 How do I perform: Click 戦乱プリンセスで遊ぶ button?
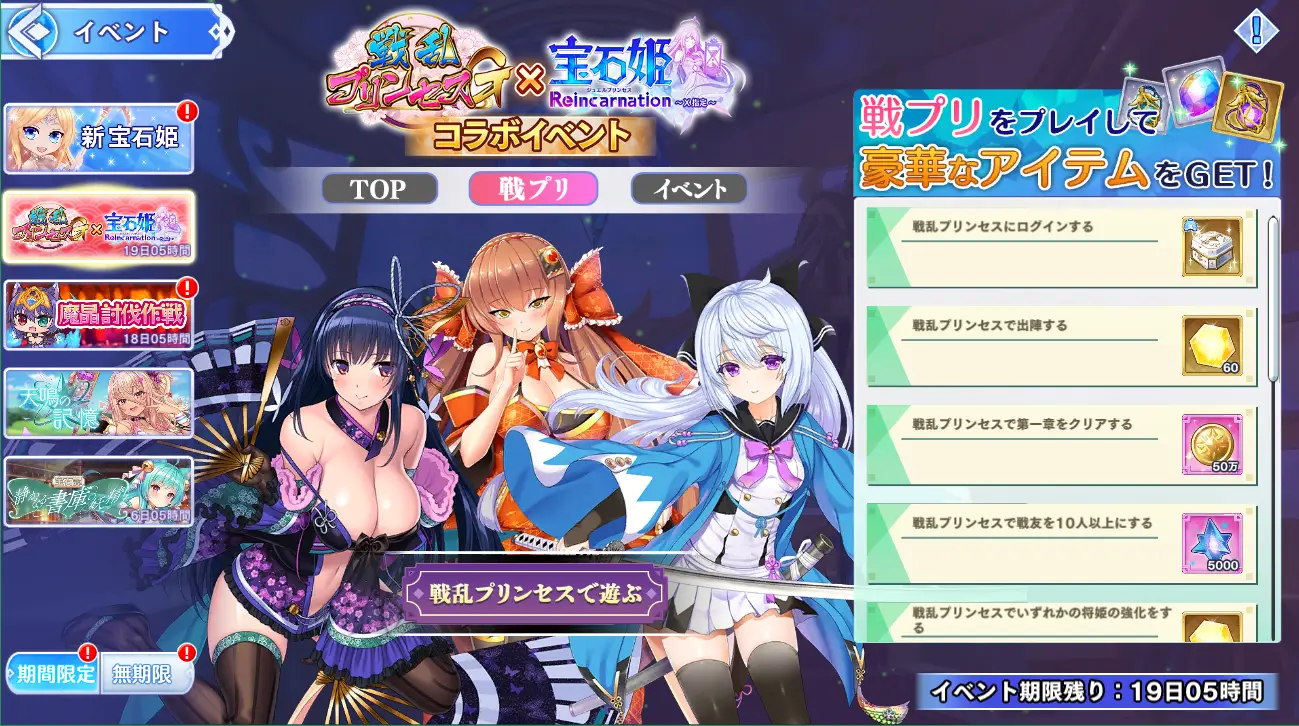[x=535, y=591]
